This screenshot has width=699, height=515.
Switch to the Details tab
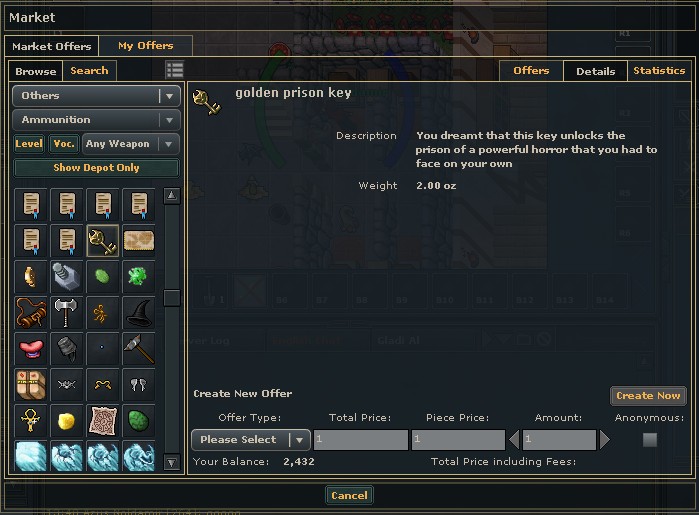(596, 71)
